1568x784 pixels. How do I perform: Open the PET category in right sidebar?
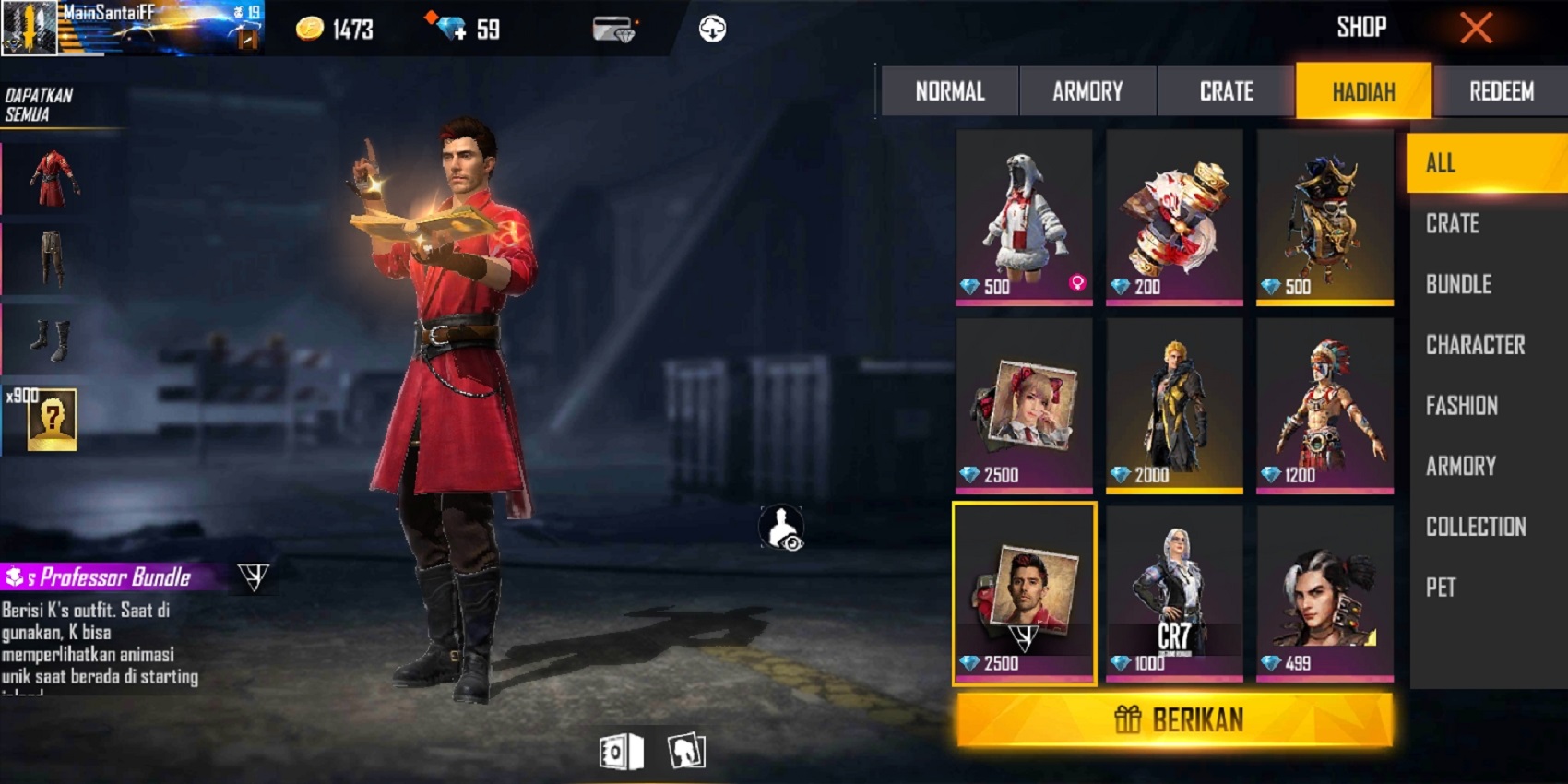pyautogui.click(x=1440, y=588)
